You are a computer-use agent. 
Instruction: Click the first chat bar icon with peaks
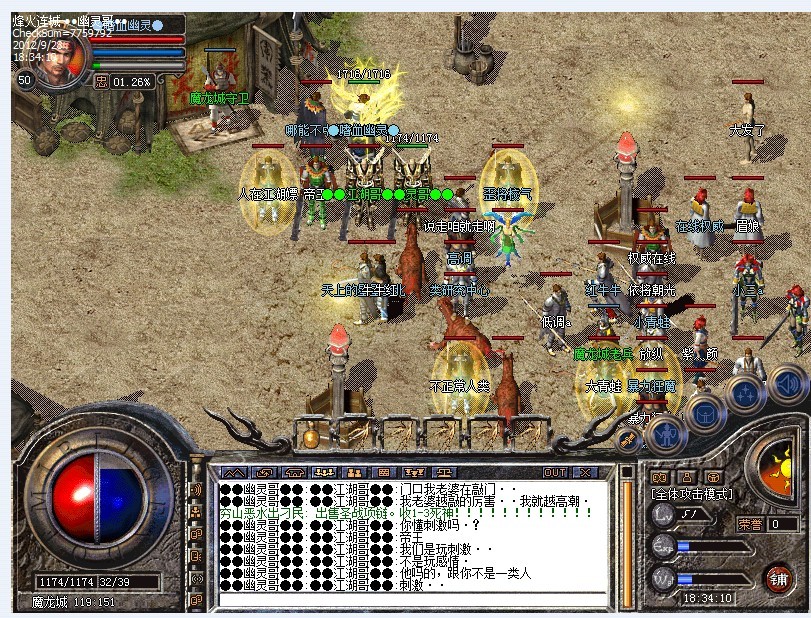click(232, 471)
